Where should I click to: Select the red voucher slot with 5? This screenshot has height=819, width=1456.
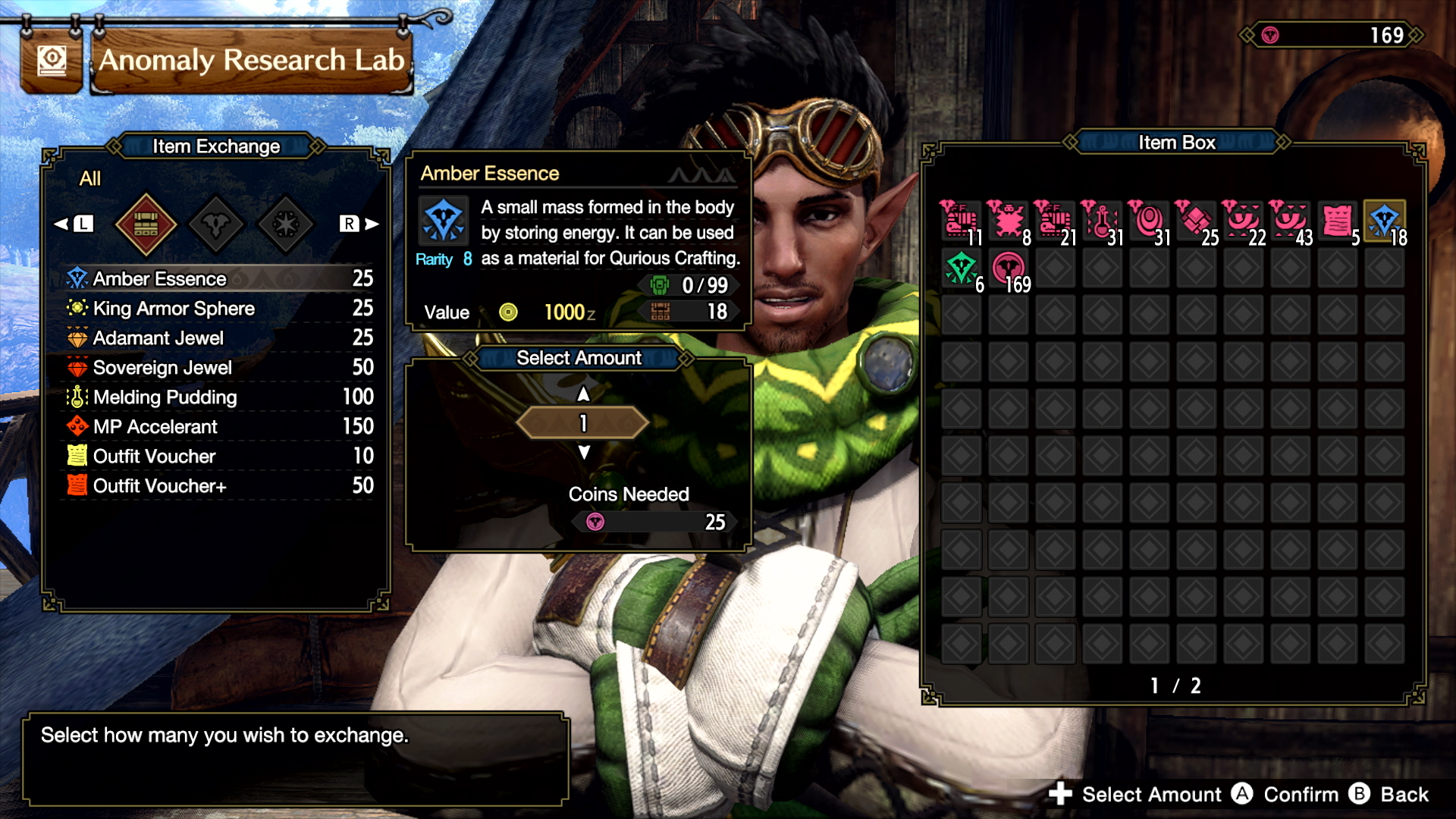1337,221
